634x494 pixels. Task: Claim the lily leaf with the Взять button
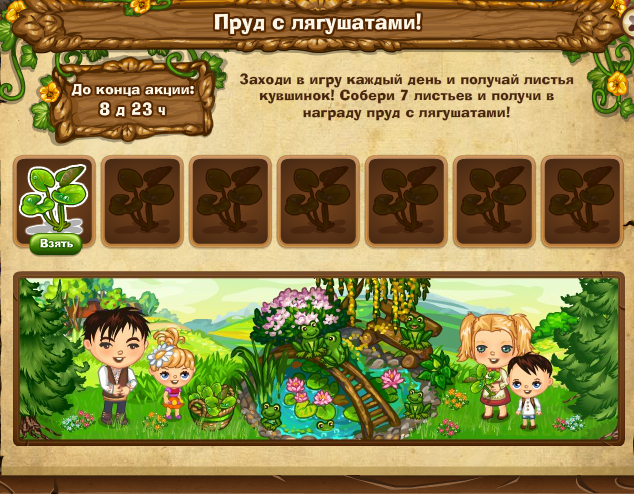click(55, 245)
